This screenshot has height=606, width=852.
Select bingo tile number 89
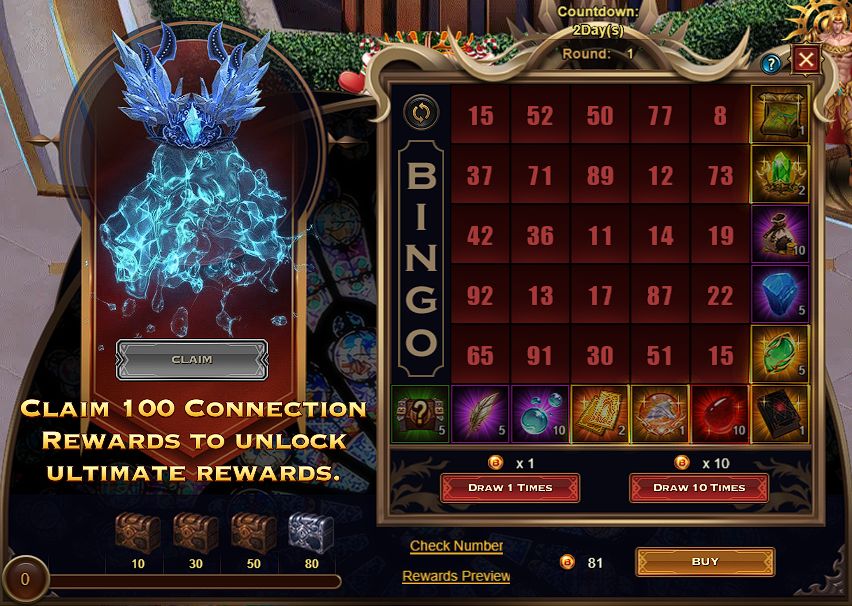(600, 176)
